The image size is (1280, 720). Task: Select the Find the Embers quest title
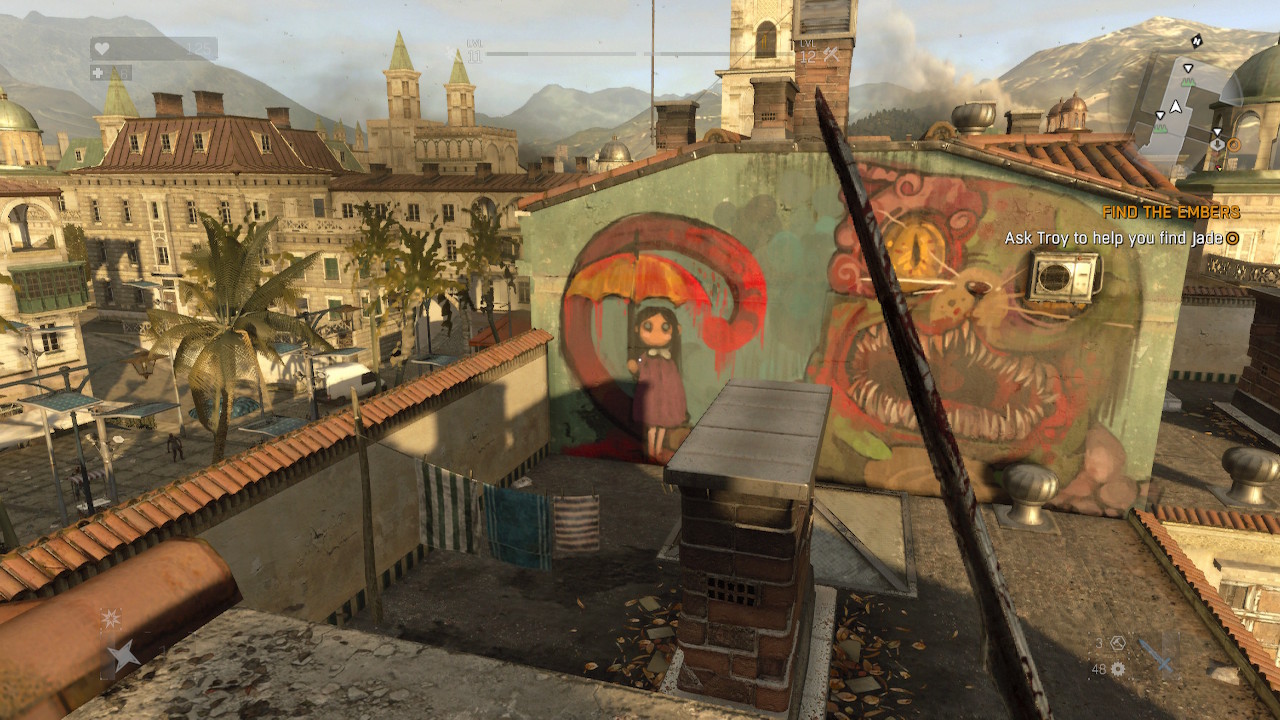1171,212
